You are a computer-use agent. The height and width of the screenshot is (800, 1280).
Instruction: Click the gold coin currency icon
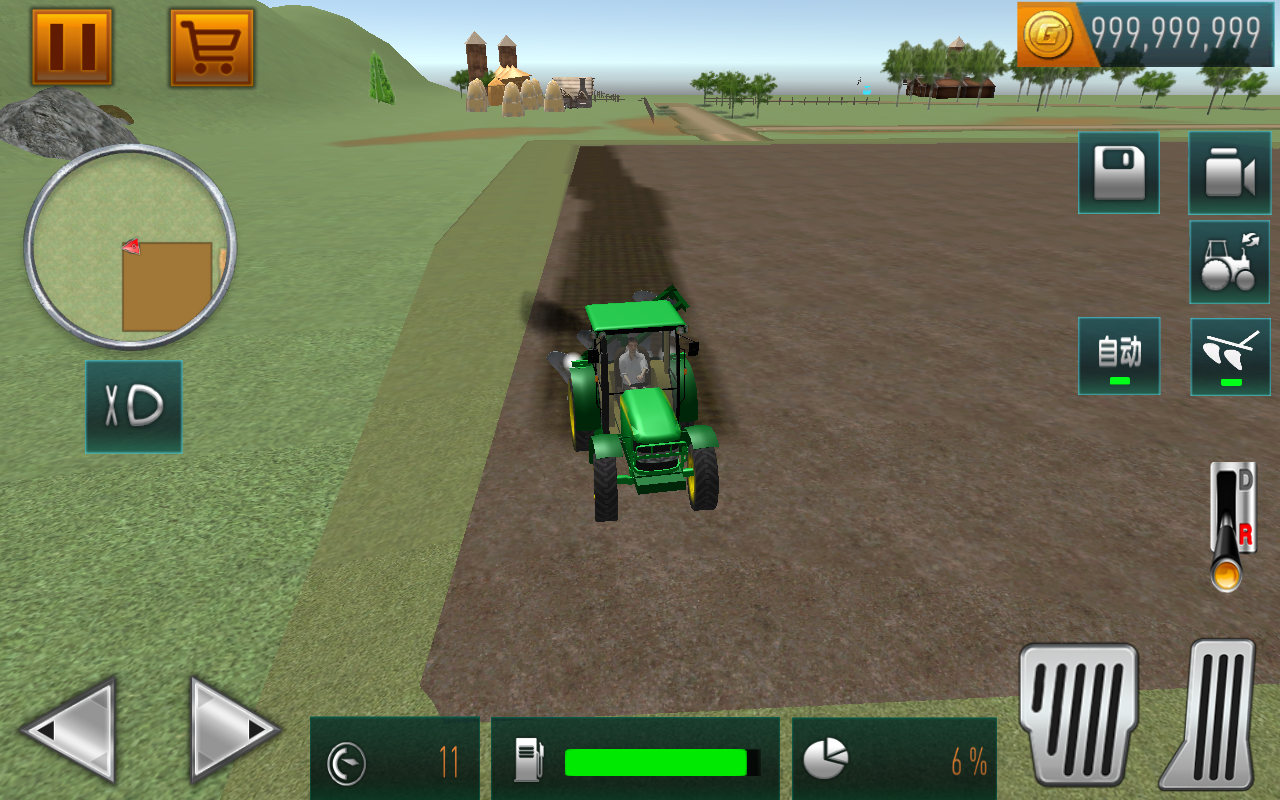pyautogui.click(x=1049, y=34)
